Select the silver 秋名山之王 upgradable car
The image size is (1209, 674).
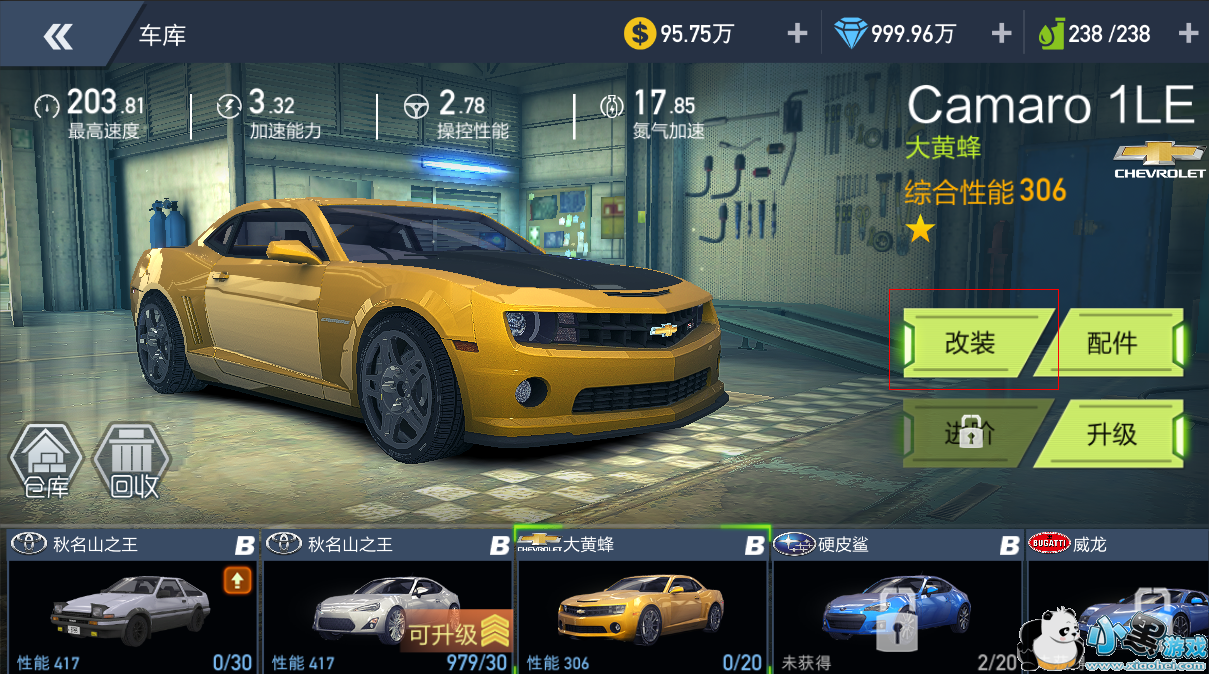[x=386, y=603]
